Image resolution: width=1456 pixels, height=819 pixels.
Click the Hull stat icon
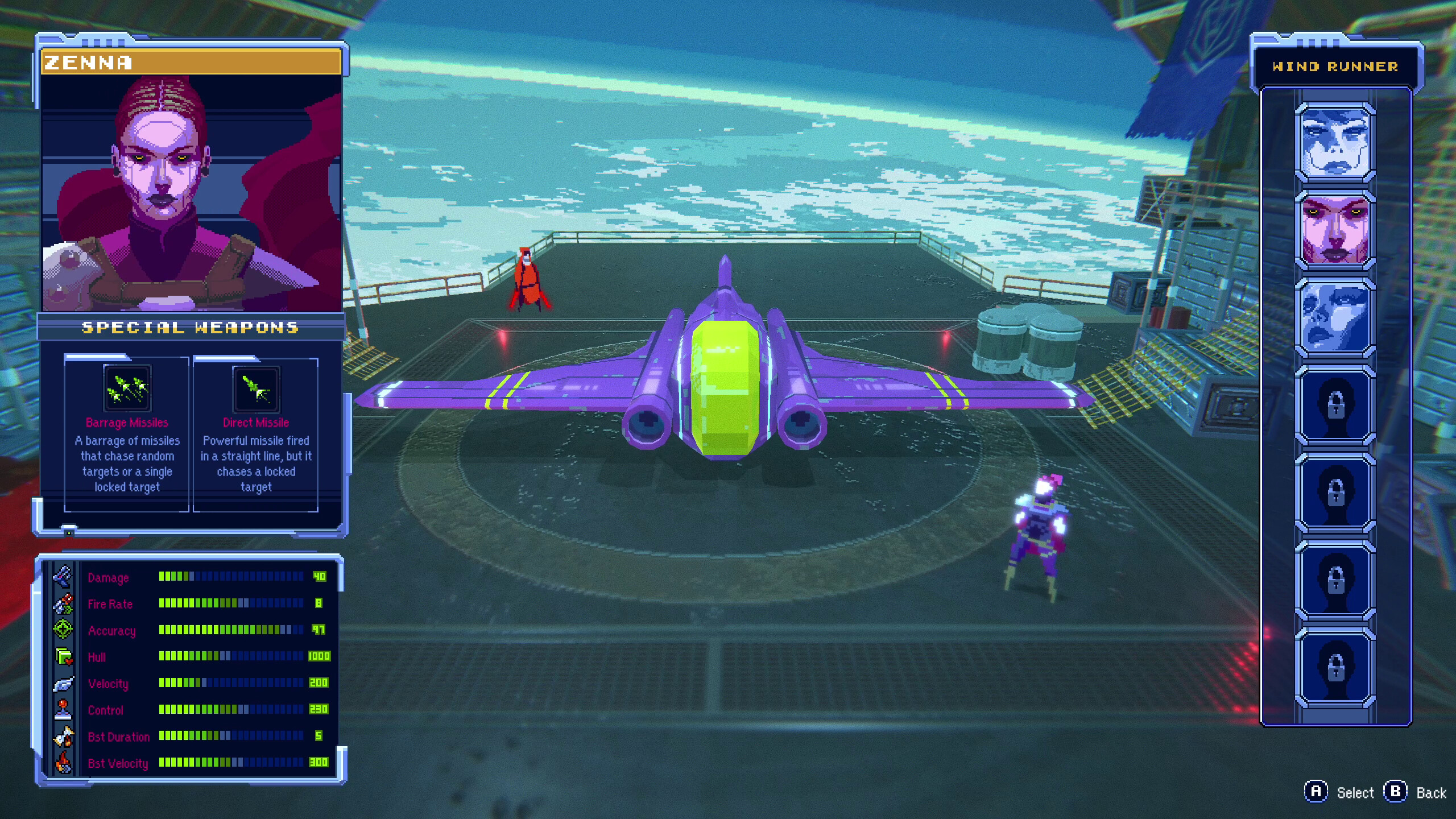(64, 657)
